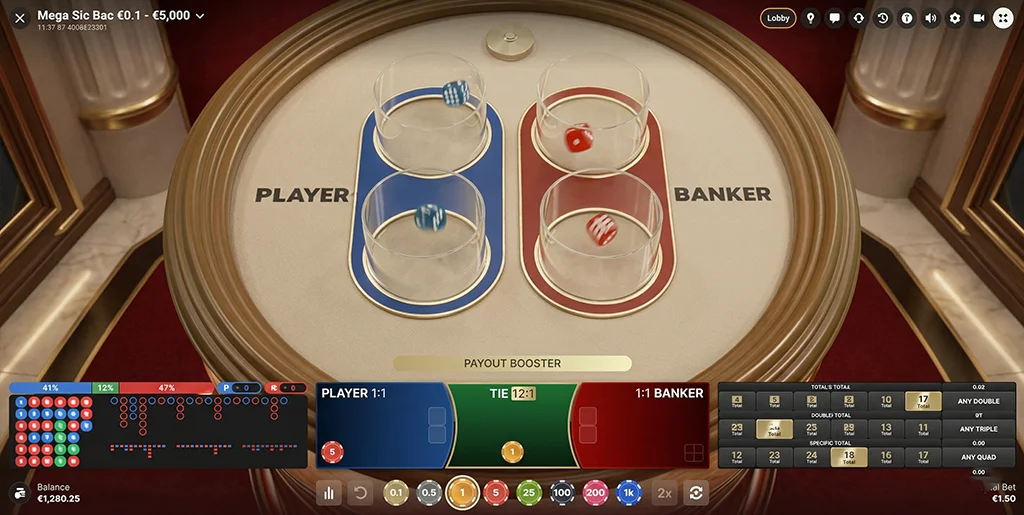Image resolution: width=1024 pixels, height=515 pixels.
Task: Open the game history clock icon
Action: click(x=883, y=18)
